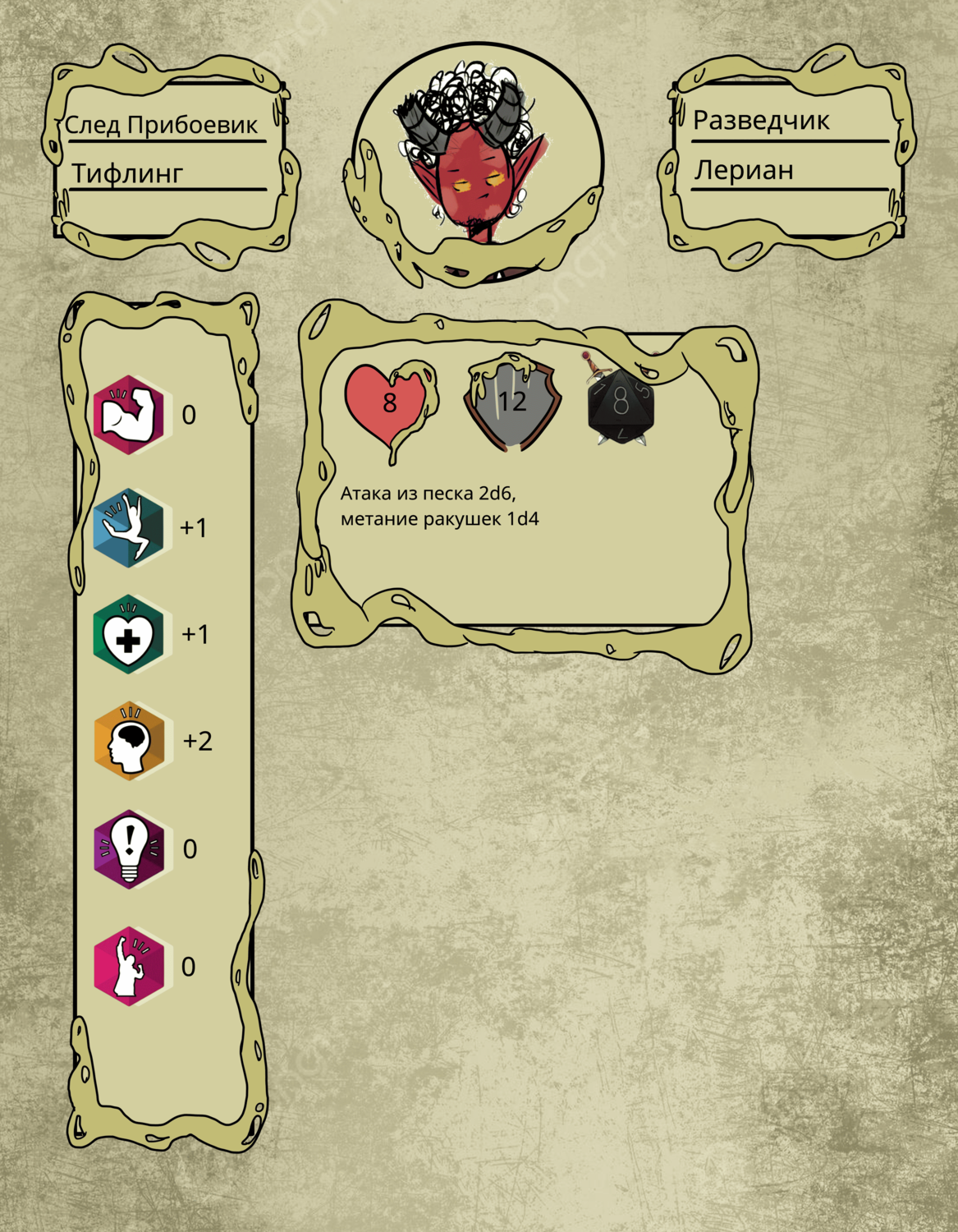Select the Тифлинг race field
Viewport: 958px width, 1232px height.
127,173
